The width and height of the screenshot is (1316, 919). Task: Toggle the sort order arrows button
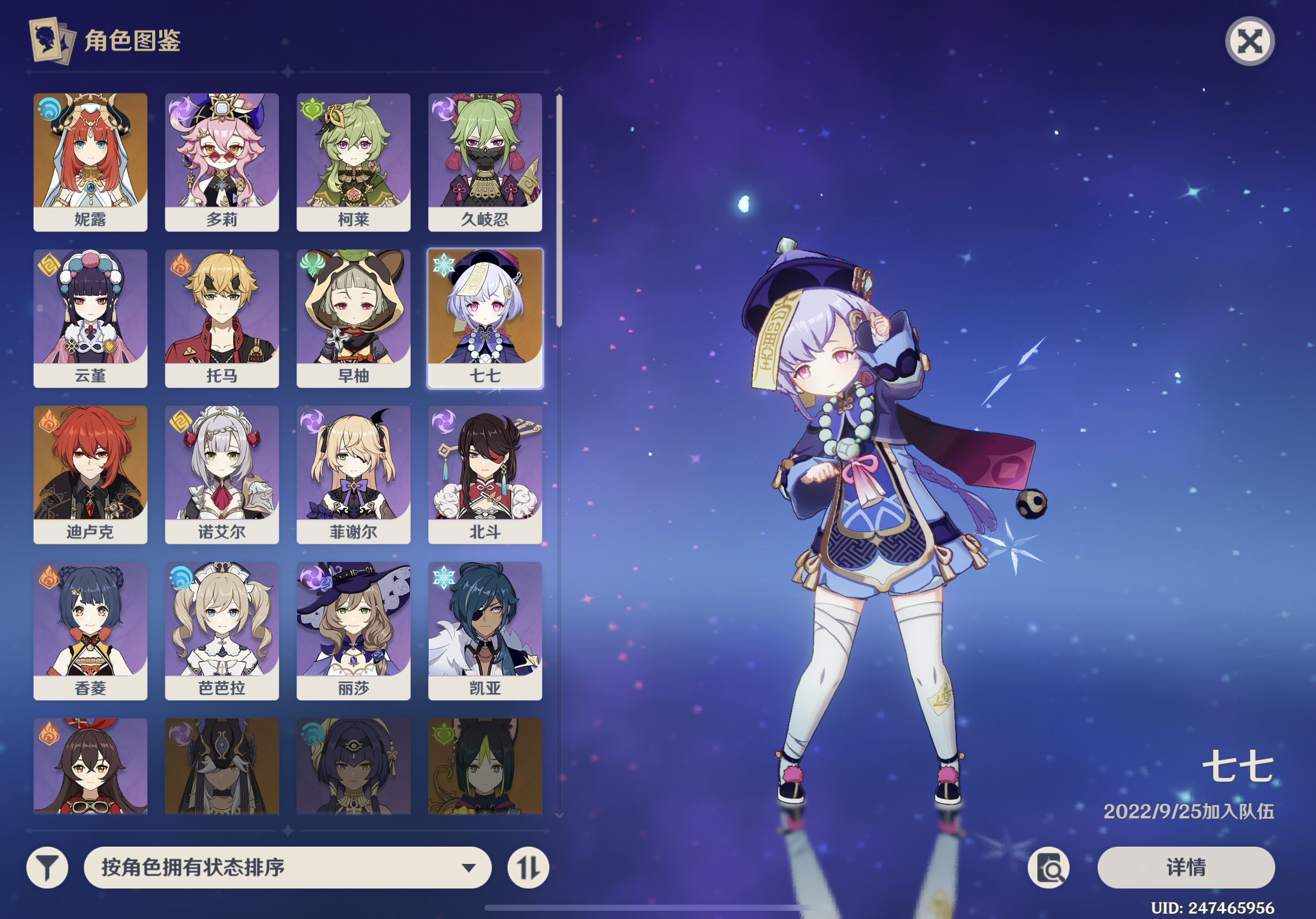528,867
